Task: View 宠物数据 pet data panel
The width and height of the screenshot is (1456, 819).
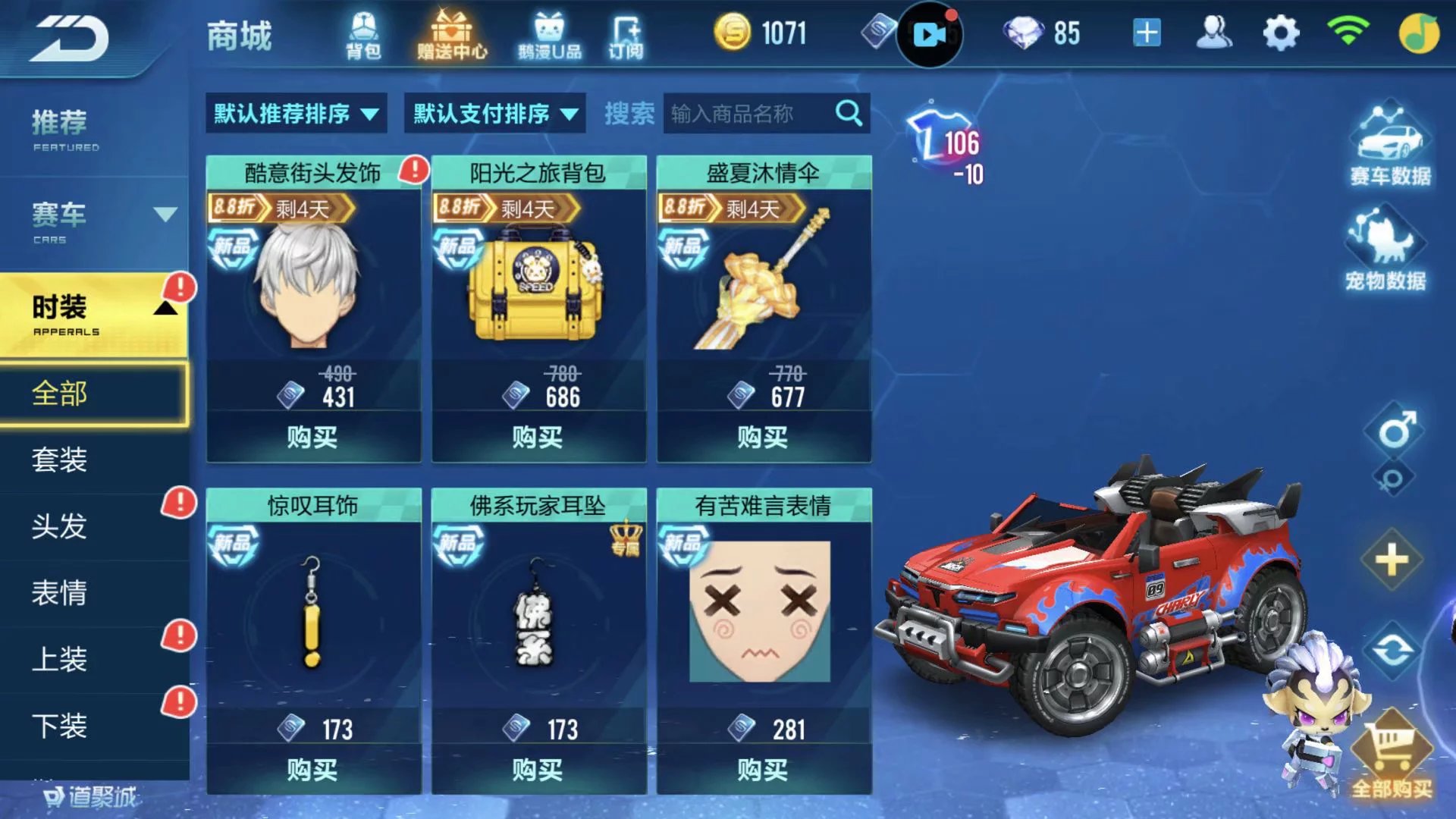Action: (1392, 258)
